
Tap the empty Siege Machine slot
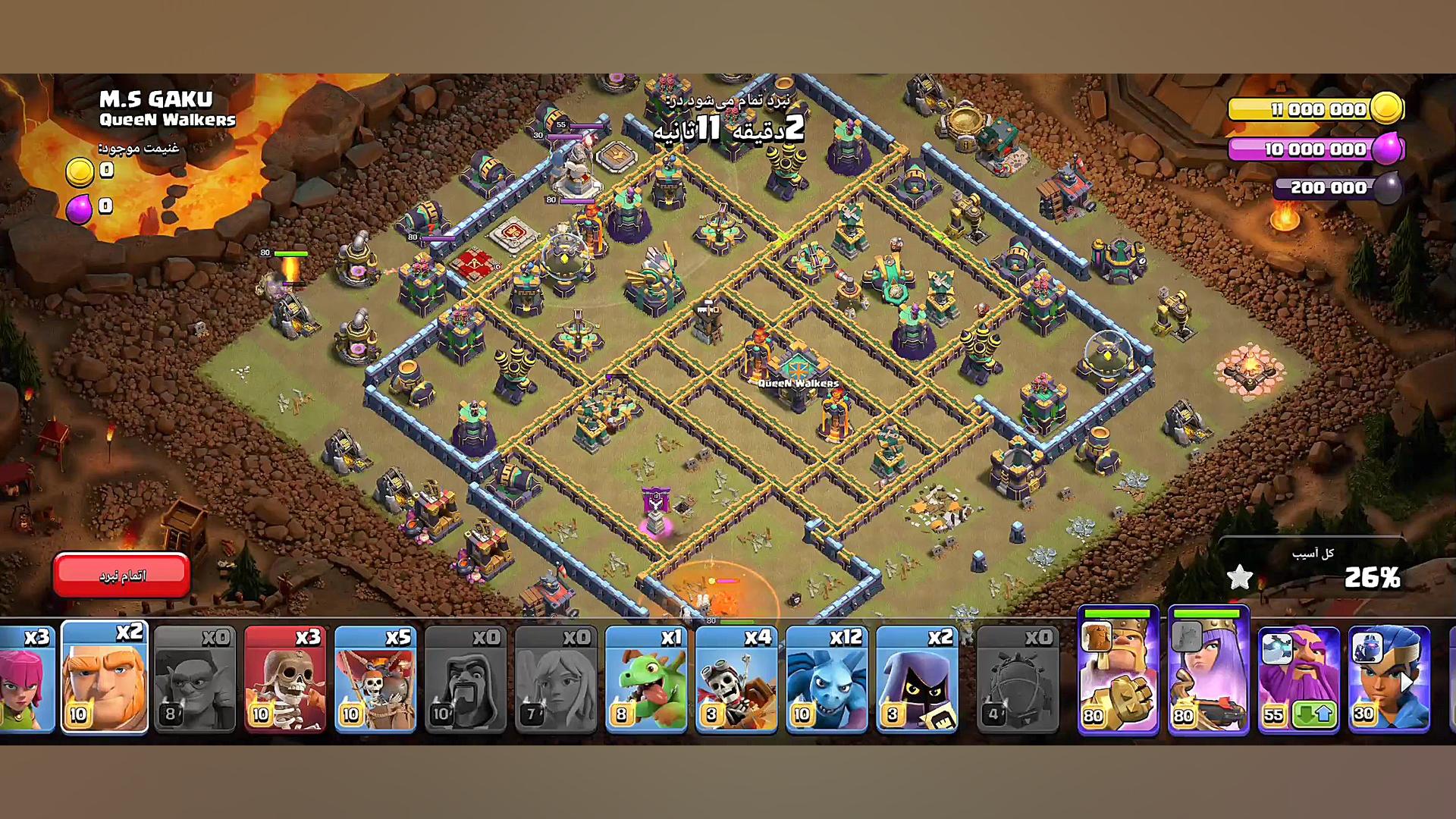coord(1020,679)
